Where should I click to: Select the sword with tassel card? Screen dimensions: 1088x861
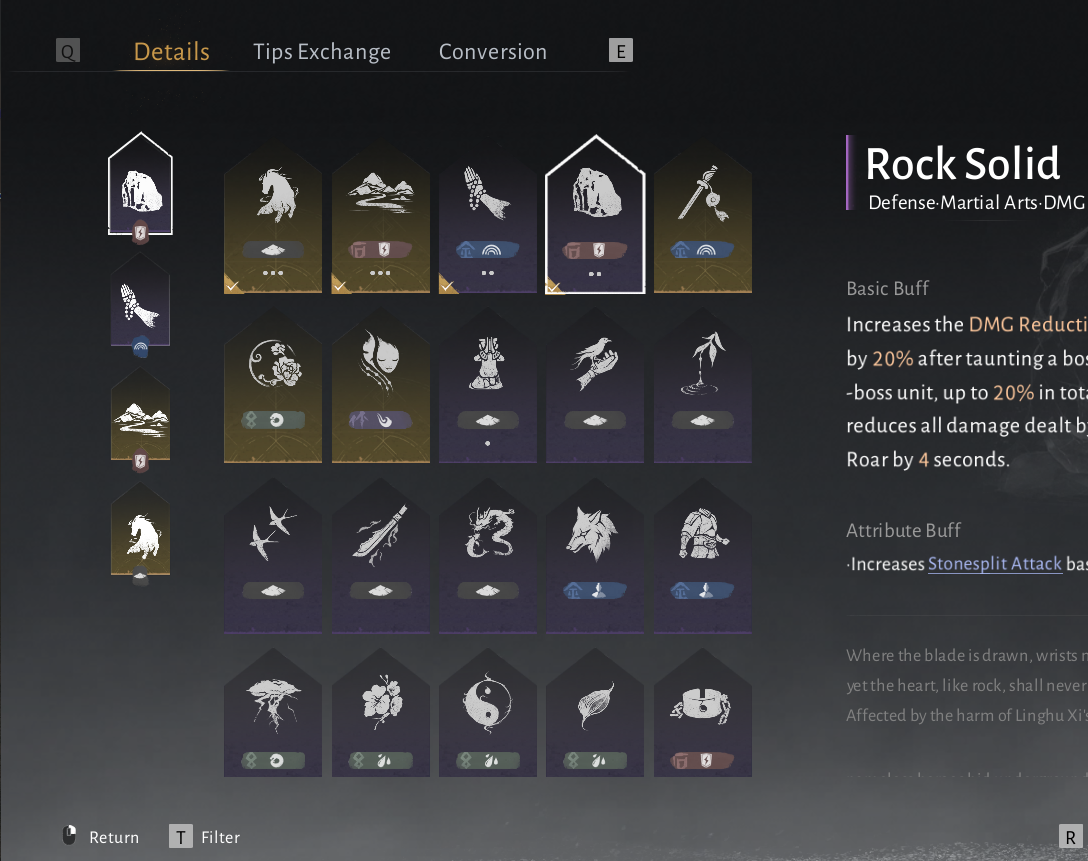point(702,215)
